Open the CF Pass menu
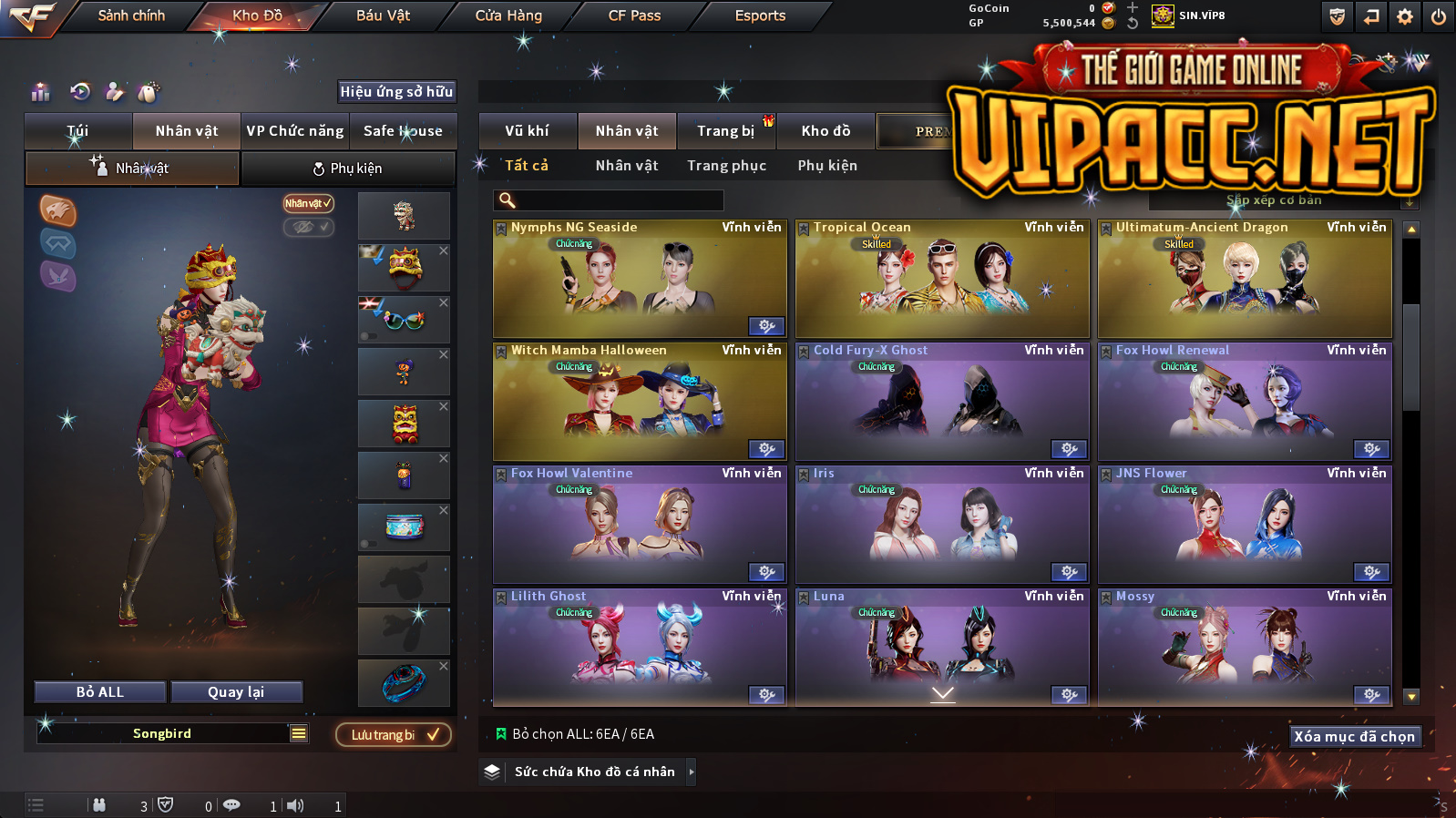The image size is (1456, 818). click(634, 15)
